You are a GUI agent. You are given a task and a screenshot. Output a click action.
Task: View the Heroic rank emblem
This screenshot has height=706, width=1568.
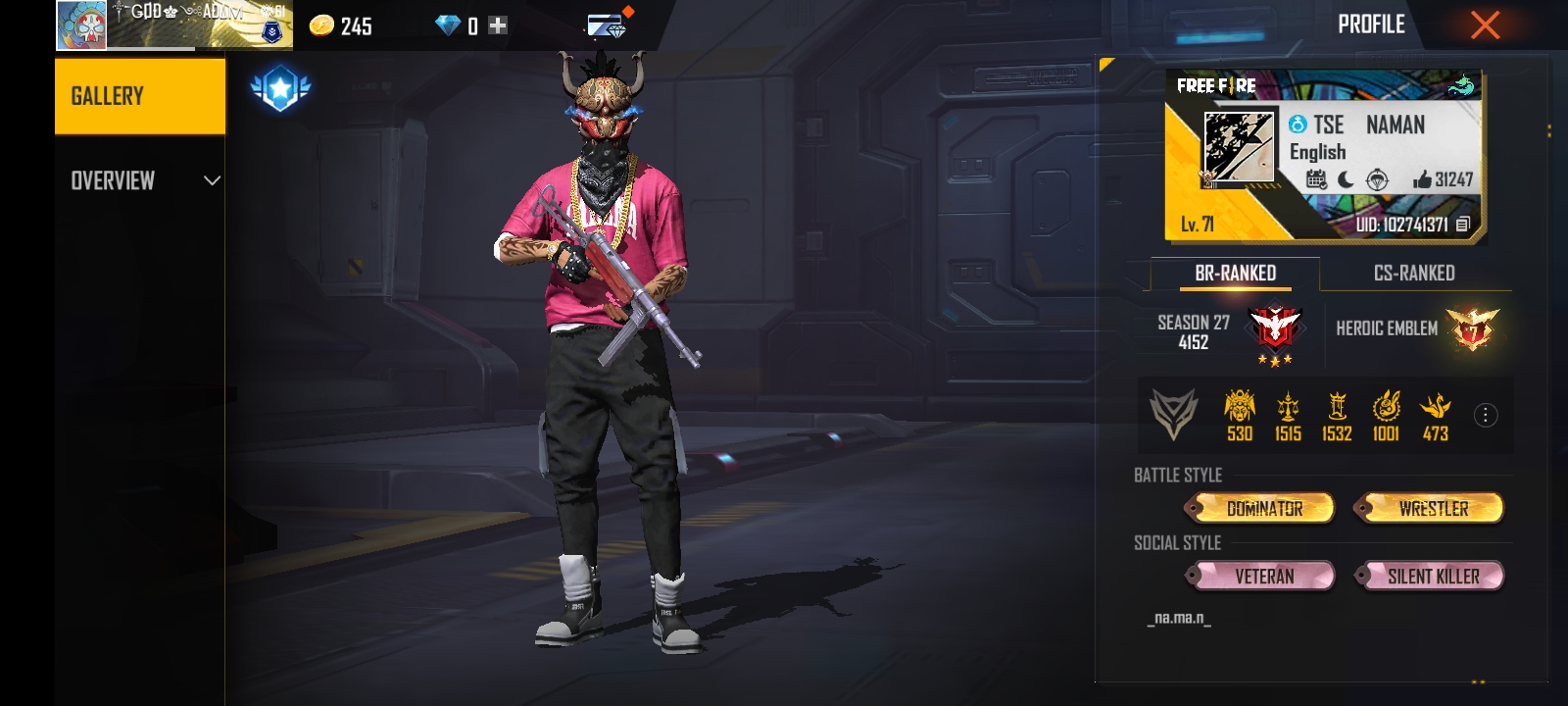pos(1274,330)
